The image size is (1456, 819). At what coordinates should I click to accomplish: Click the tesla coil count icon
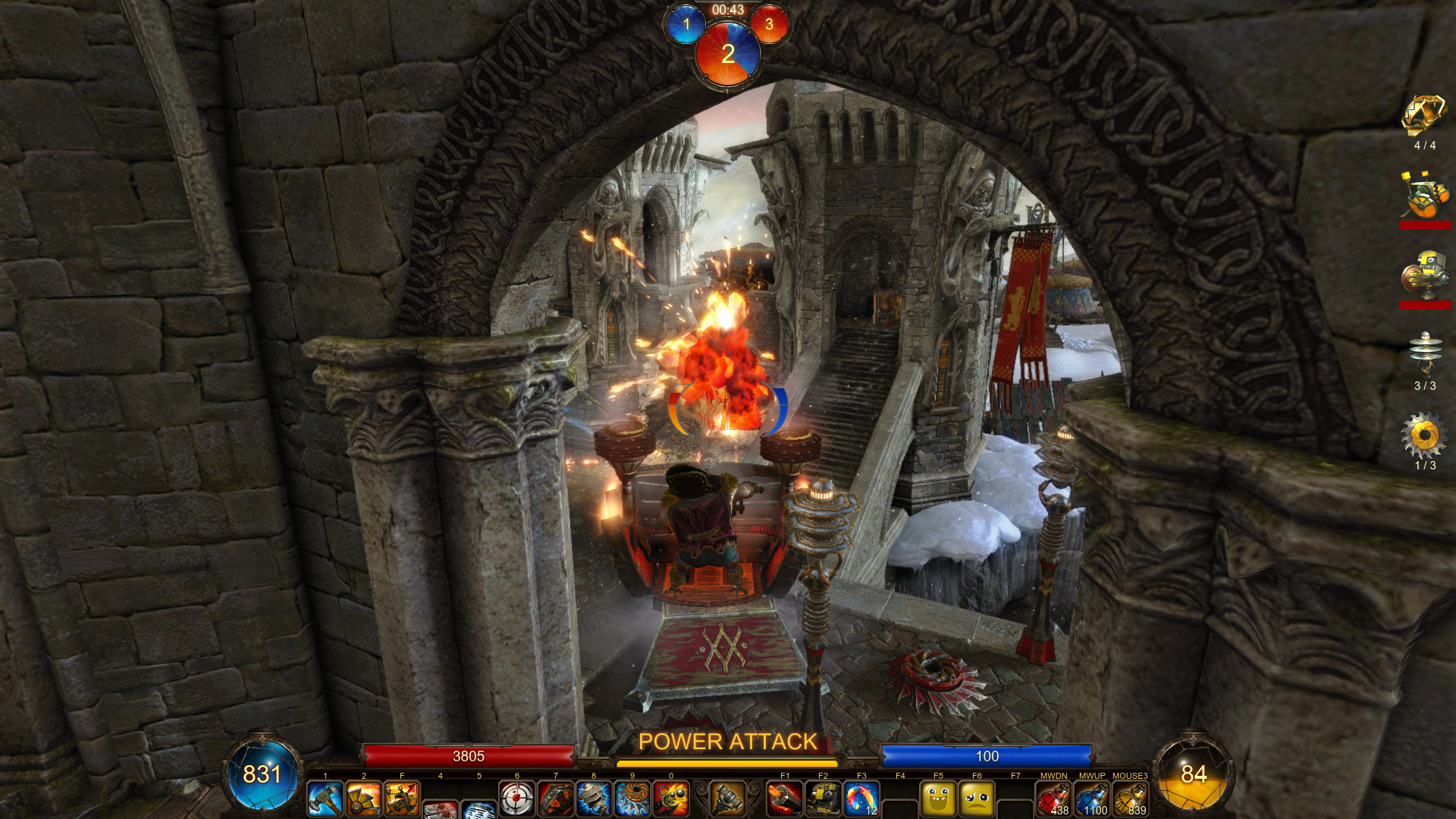point(1424,354)
